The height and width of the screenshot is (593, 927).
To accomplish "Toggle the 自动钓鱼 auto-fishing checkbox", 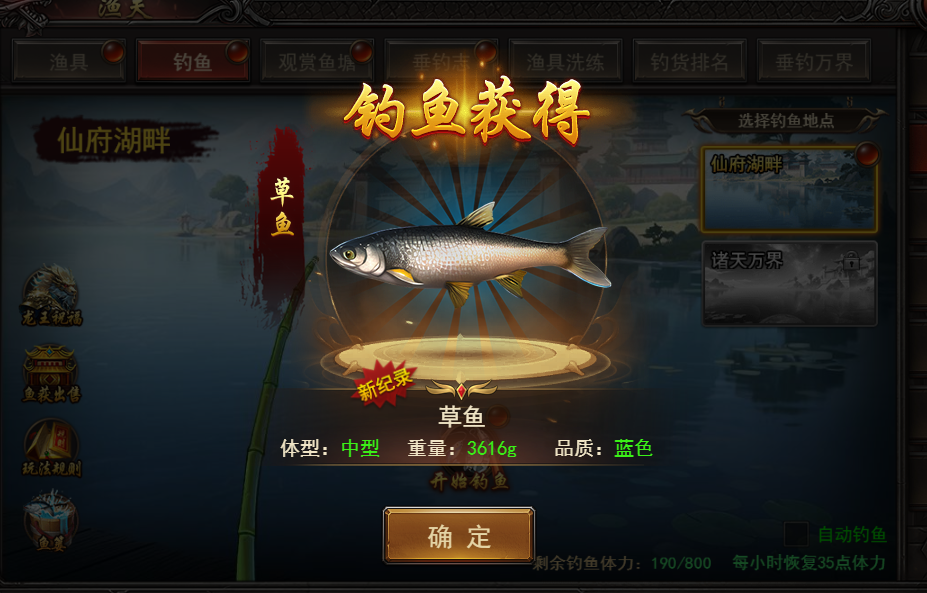I will [x=796, y=535].
